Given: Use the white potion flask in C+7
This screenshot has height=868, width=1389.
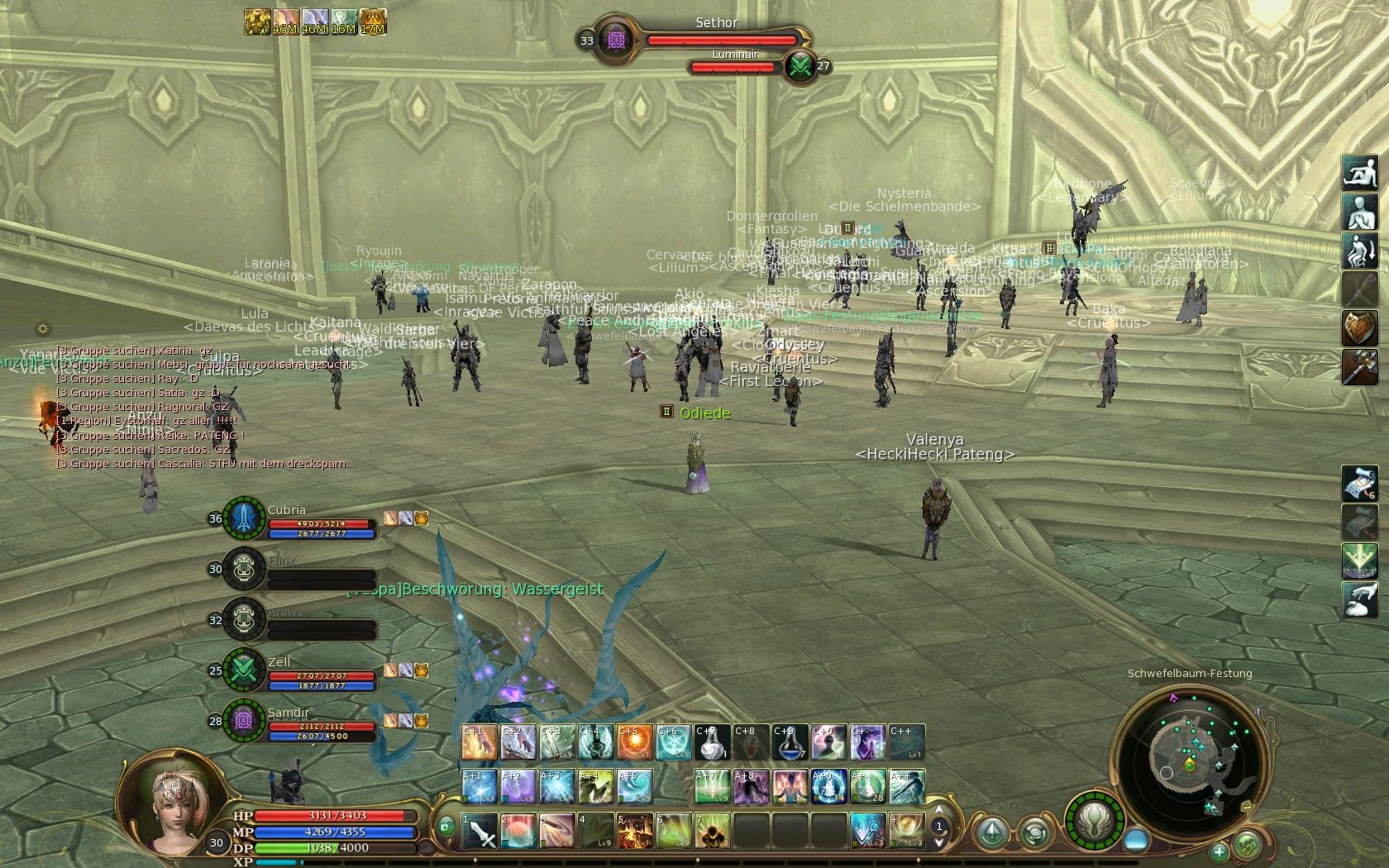Looking at the screenshot, I should click(712, 742).
